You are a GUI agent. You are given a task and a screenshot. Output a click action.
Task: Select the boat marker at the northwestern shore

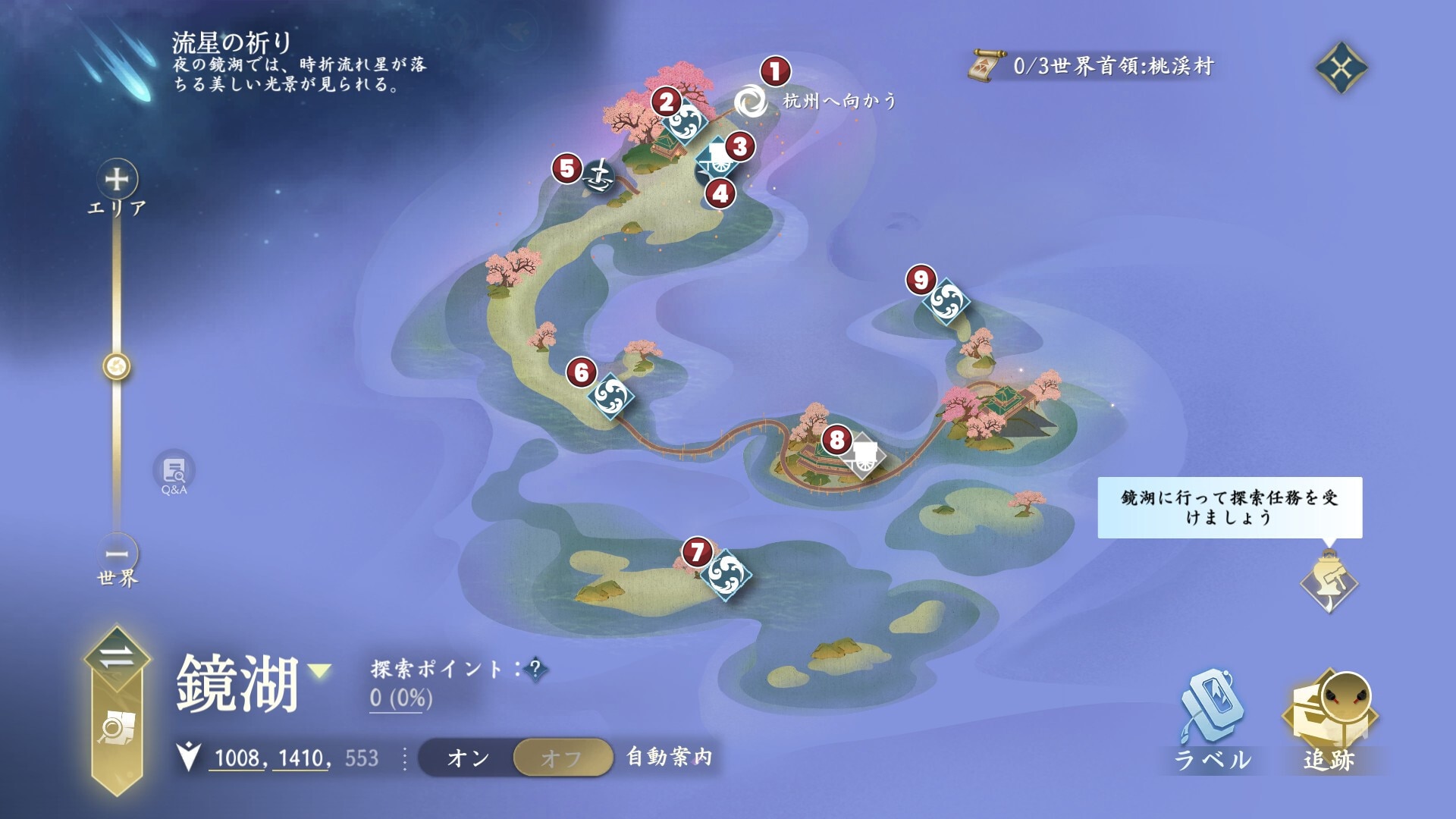[x=600, y=177]
